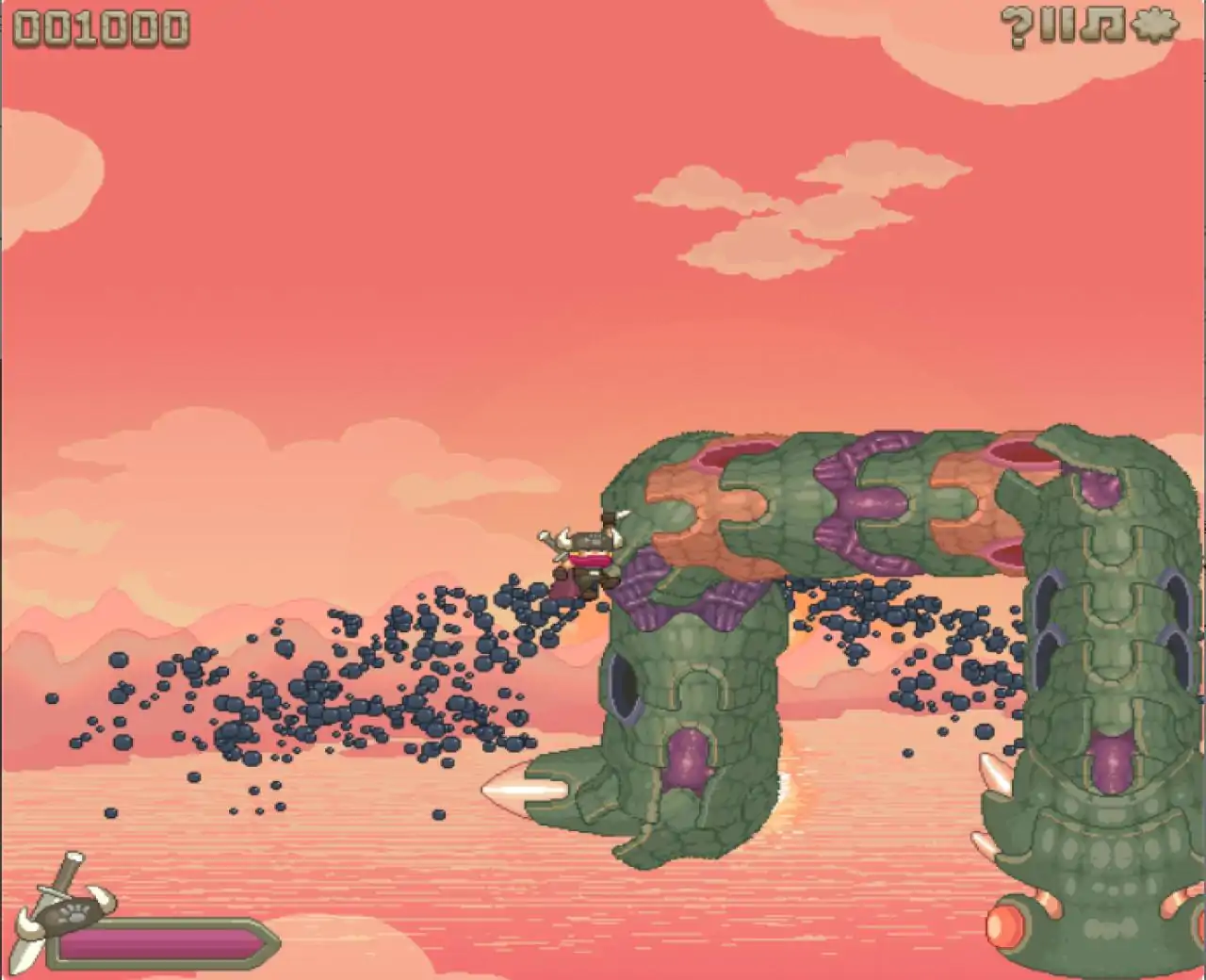Toggle sound effects with the burst icon
Image resolution: width=1206 pixels, height=980 pixels.
click(x=1155, y=26)
